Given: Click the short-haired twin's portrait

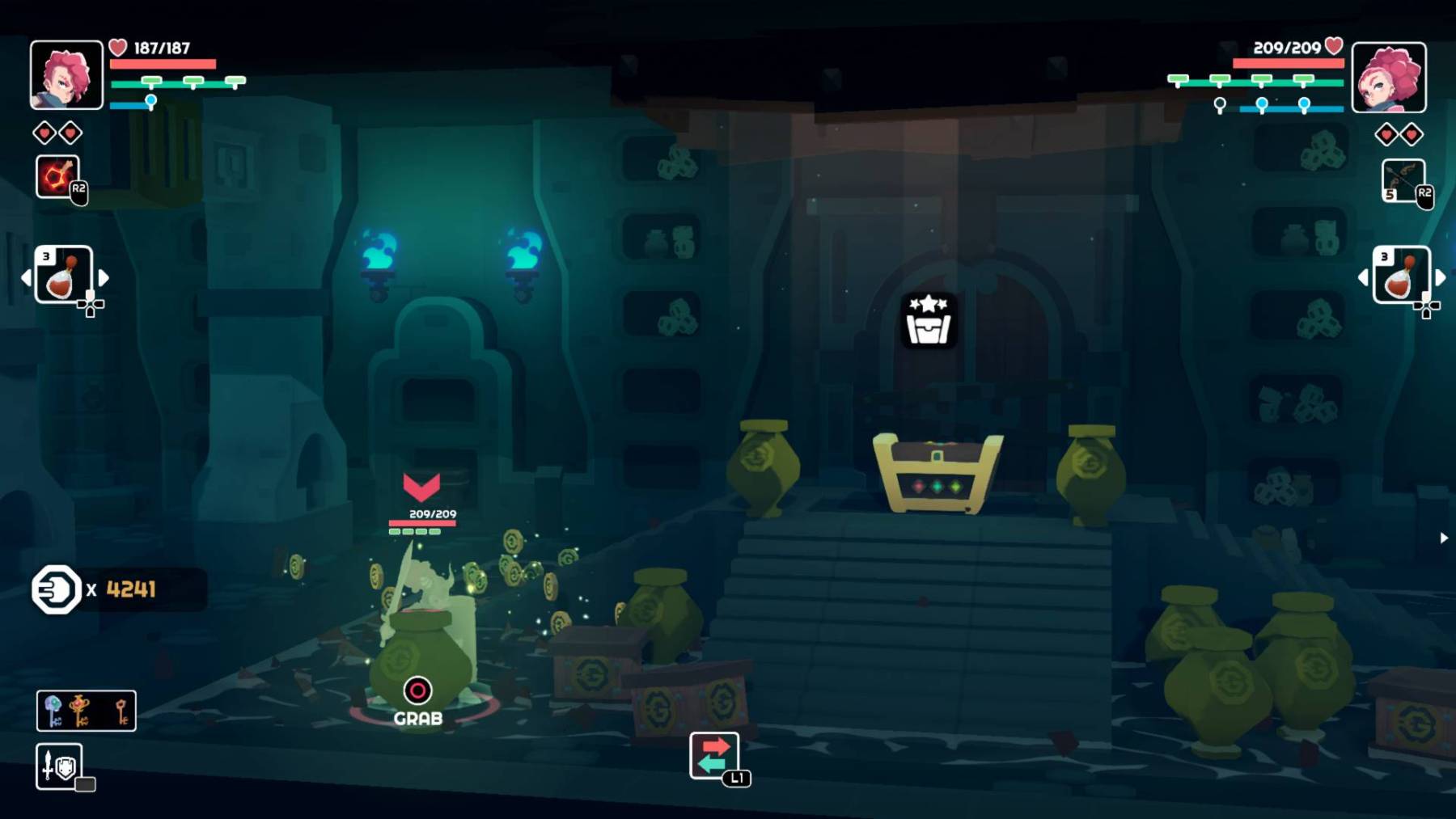Looking at the screenshot, I should click(x=66, y=75).
